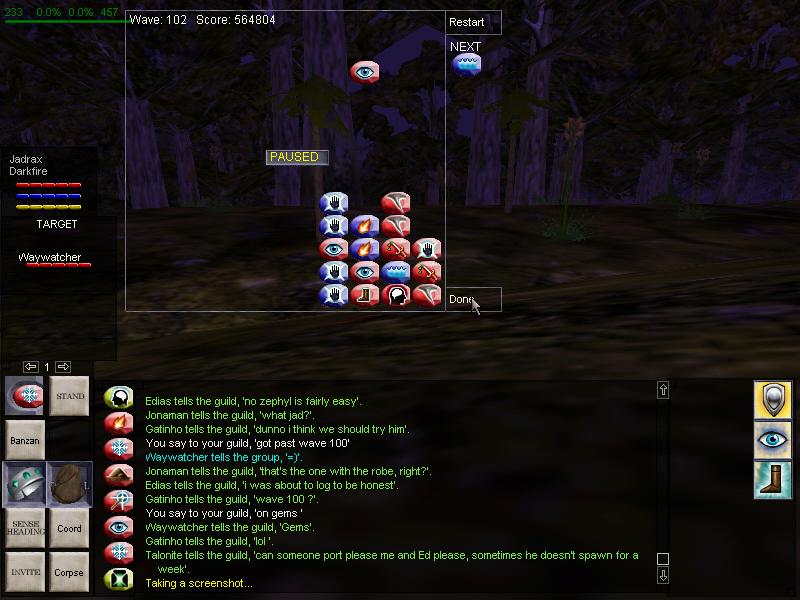Activate the Banzan hotbar button
This screenshot has width=800, height=600.
click(24, 440)
